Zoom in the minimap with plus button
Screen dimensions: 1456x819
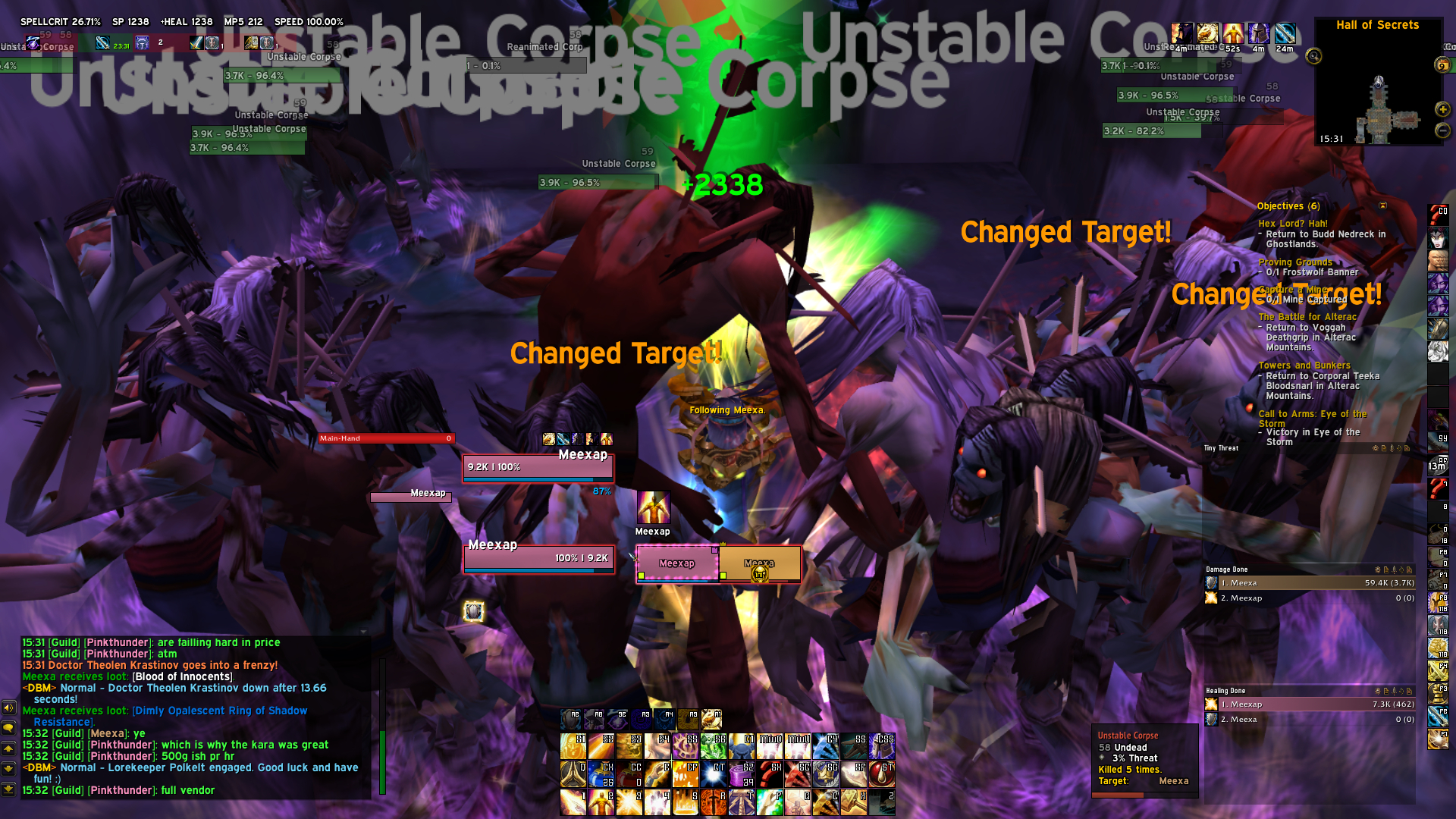click(x=1442, y=110)
